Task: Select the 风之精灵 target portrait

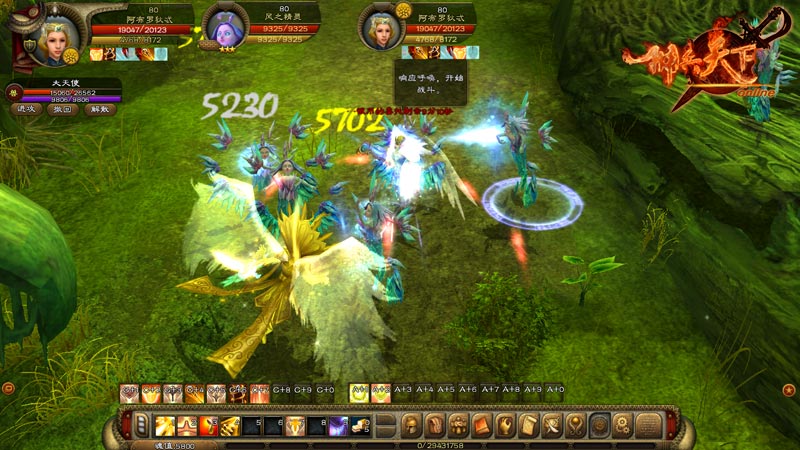Action: tap(226, 28)
